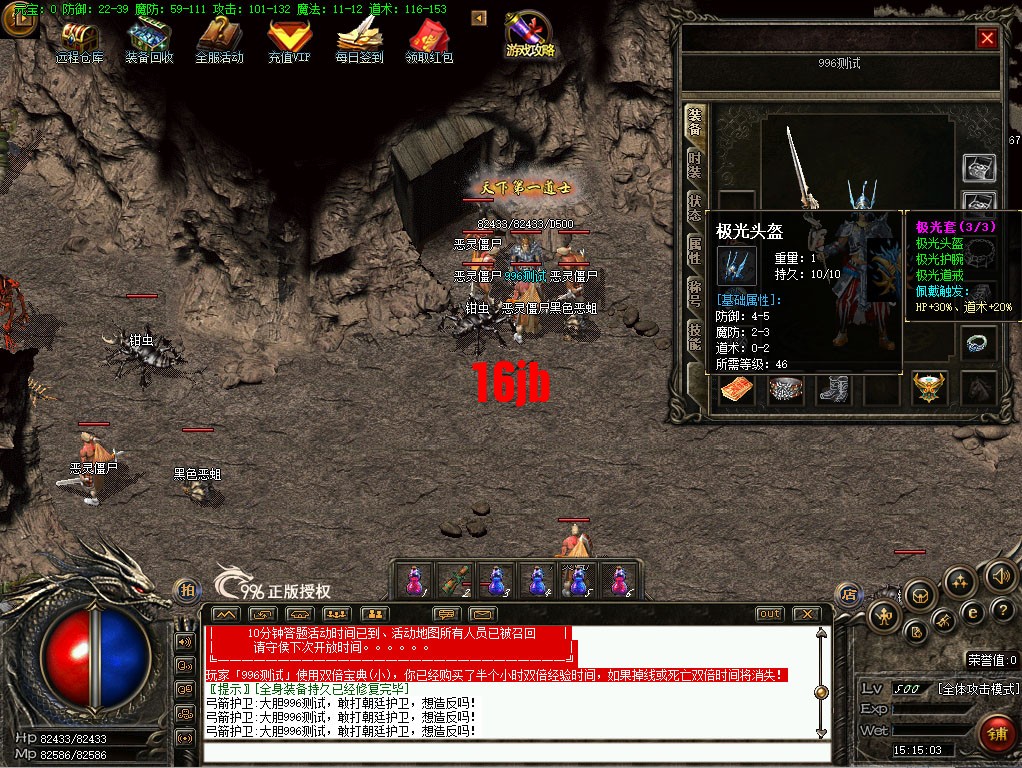Switch to the 状态 status tab

[x=694, y=208]
